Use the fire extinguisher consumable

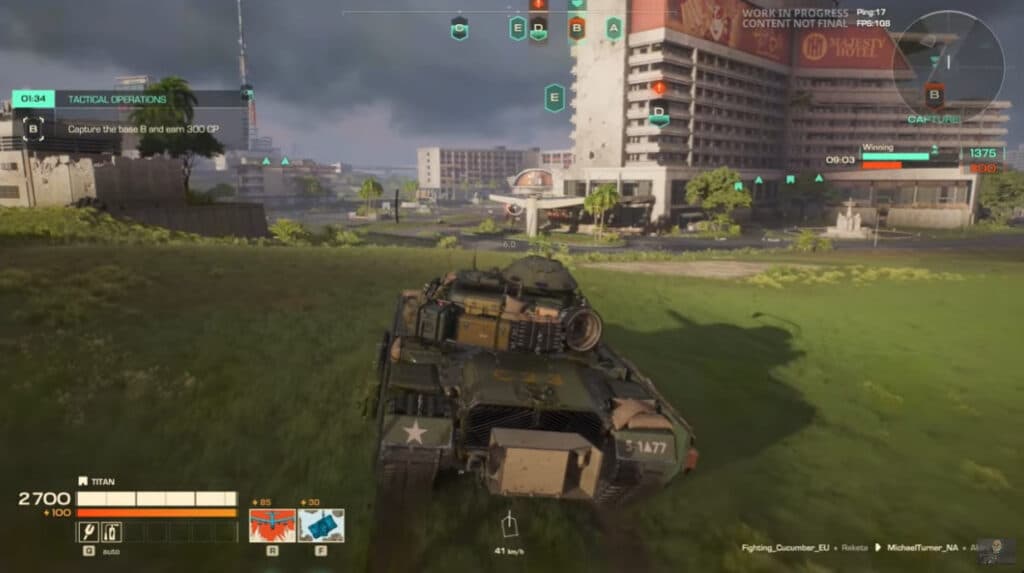(111, 532)
